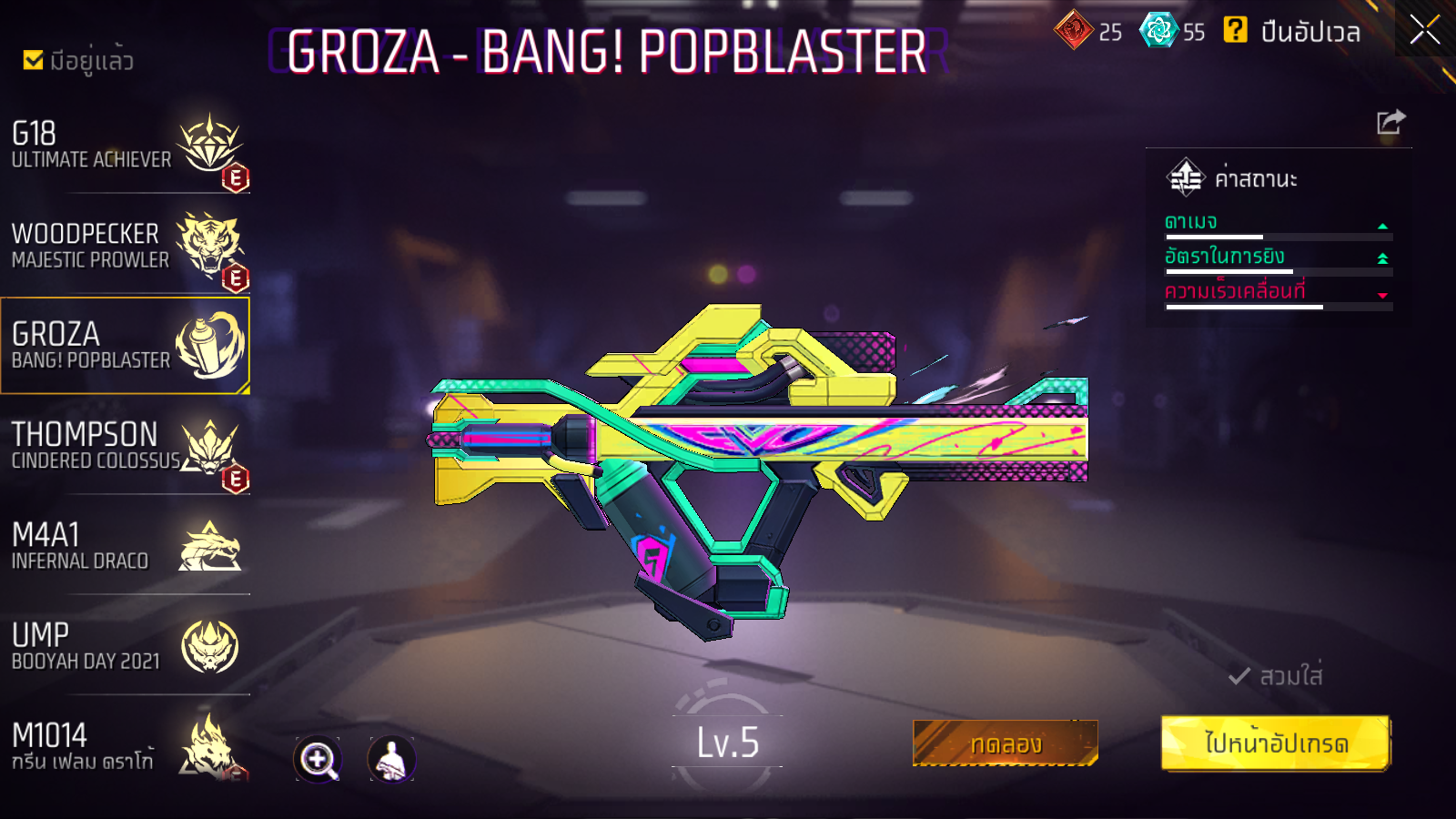The height and width of the screenshot is (819, 1456).
Task: Select G18 Ultimate Achiever skin
Action: pos(125,146)
